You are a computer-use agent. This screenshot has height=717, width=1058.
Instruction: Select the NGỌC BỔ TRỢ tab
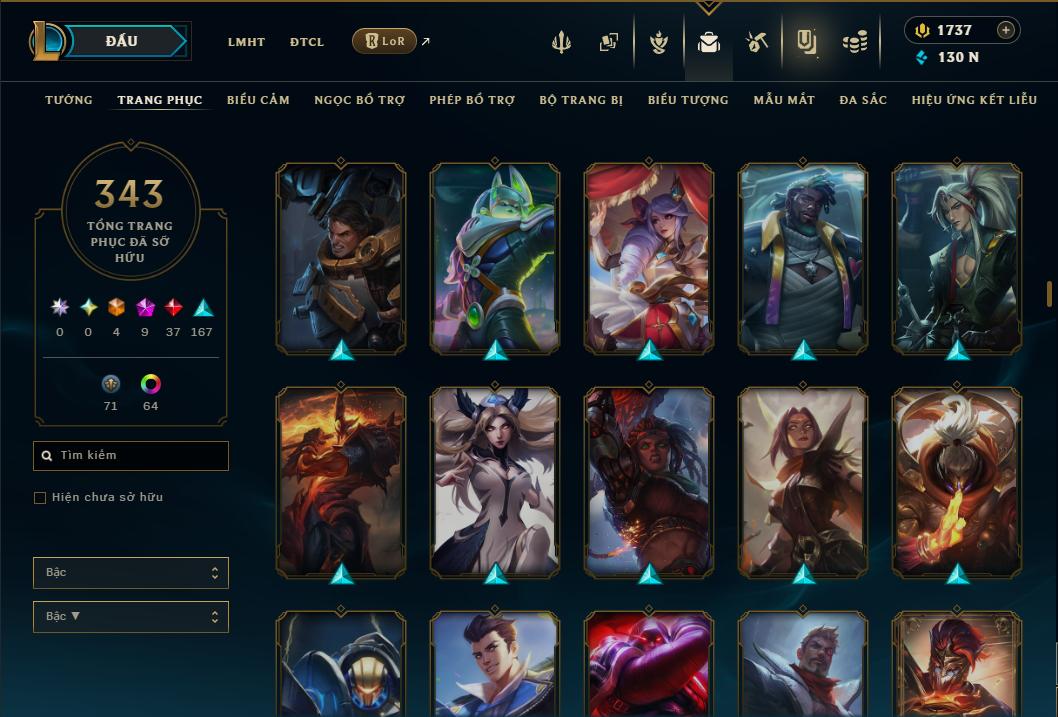pyautogui.click(x=359, y=100)
